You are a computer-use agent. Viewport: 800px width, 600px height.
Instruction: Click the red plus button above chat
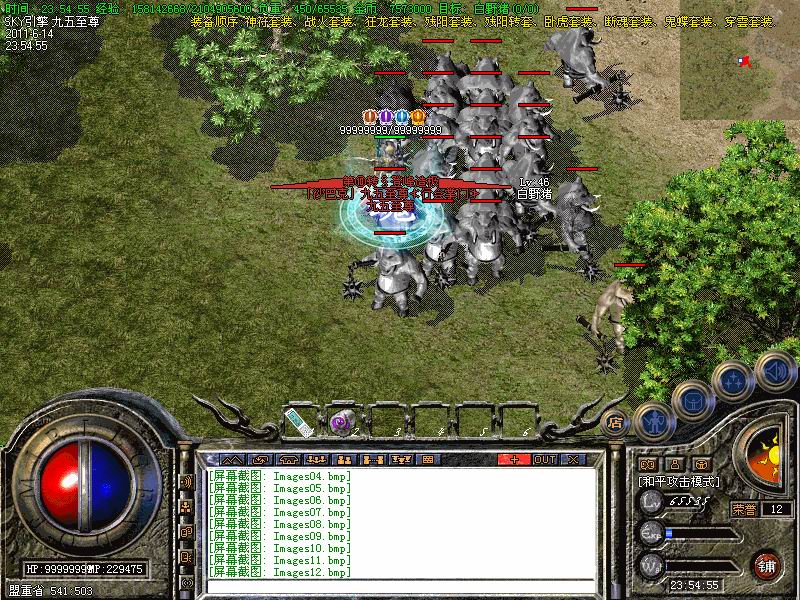click(514, 459)
